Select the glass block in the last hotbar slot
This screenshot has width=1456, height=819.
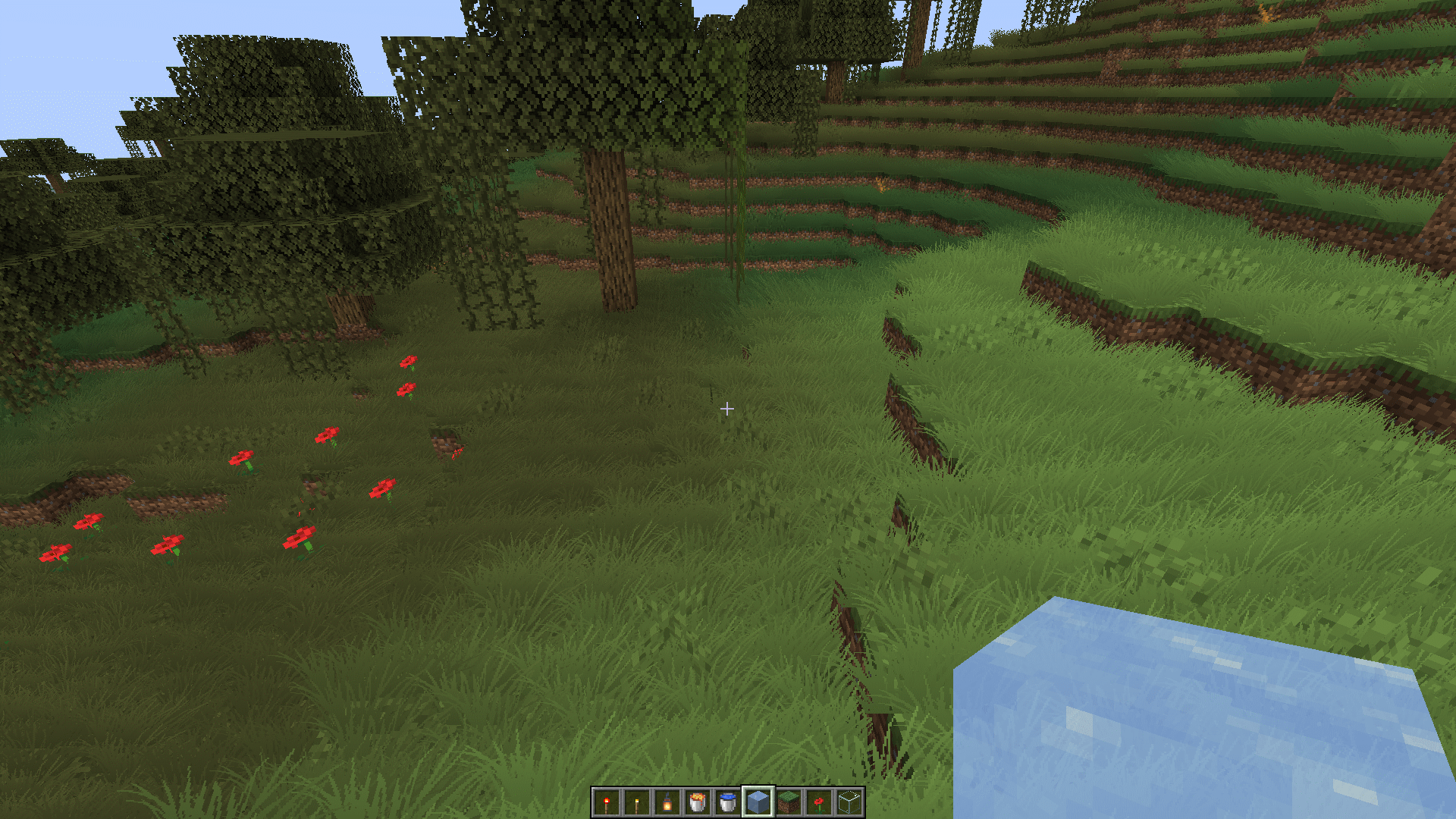[x=849, y=802]
